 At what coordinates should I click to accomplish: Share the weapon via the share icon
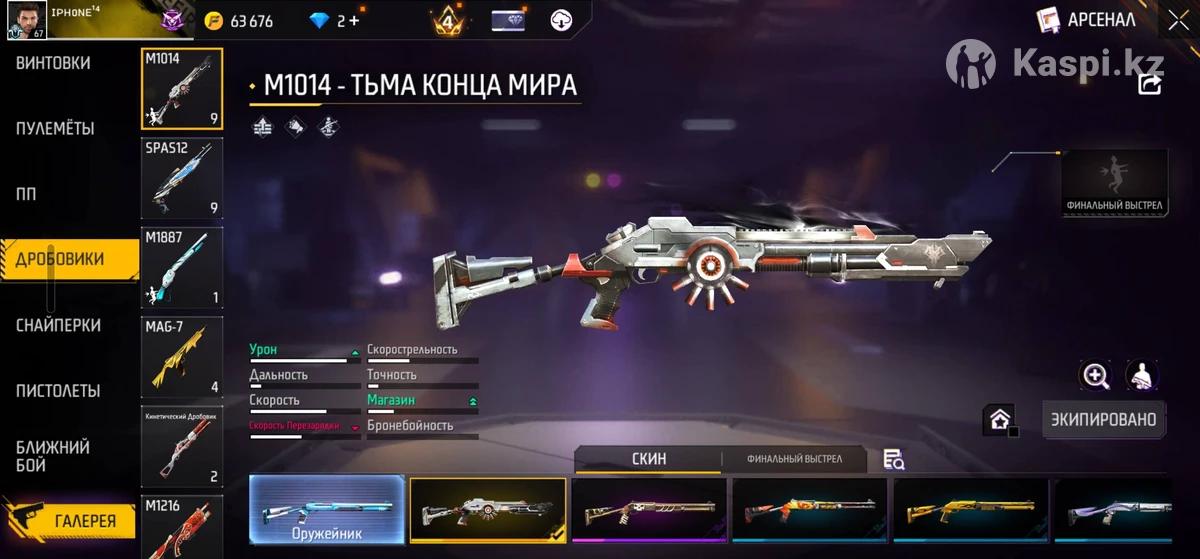tap(1150, 85)
